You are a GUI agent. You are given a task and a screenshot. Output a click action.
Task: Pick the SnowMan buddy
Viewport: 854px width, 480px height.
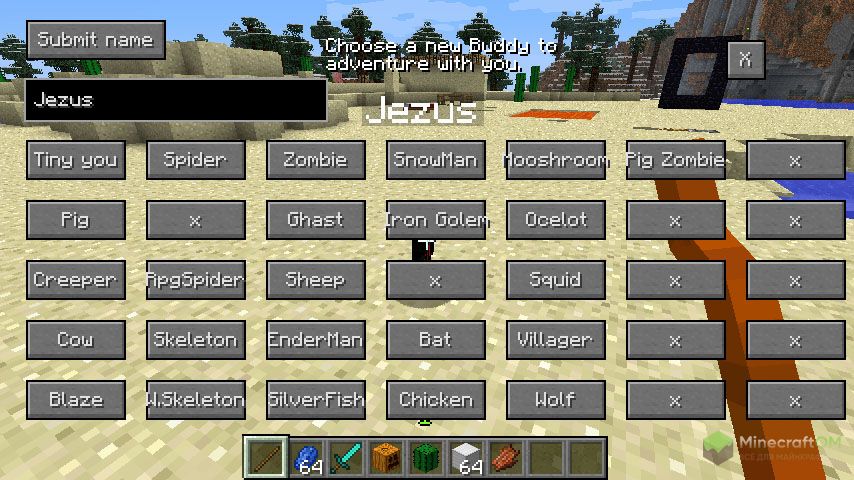tap(436, 160)
